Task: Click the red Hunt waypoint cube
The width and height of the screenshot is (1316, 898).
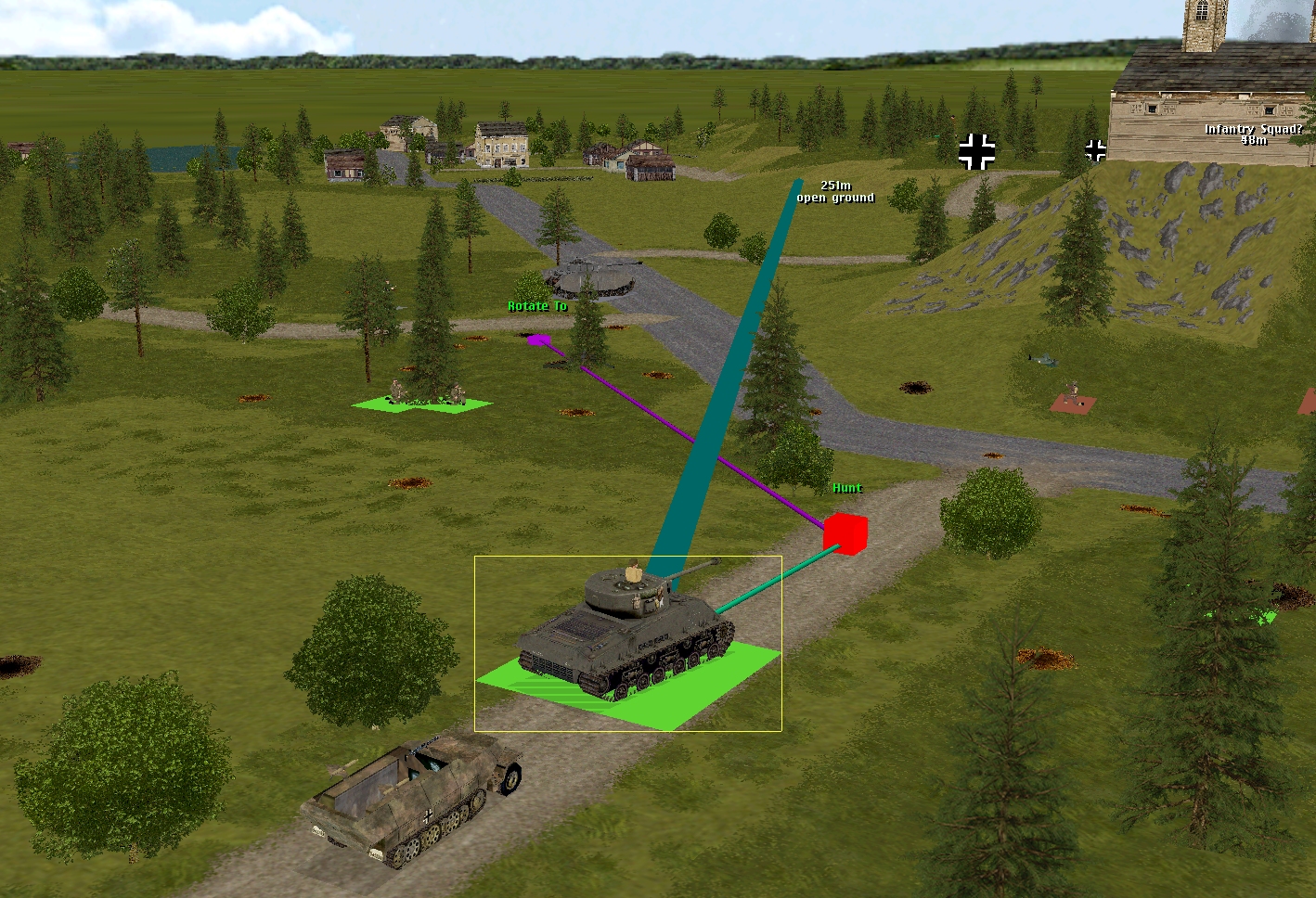Action: point(845,533)
